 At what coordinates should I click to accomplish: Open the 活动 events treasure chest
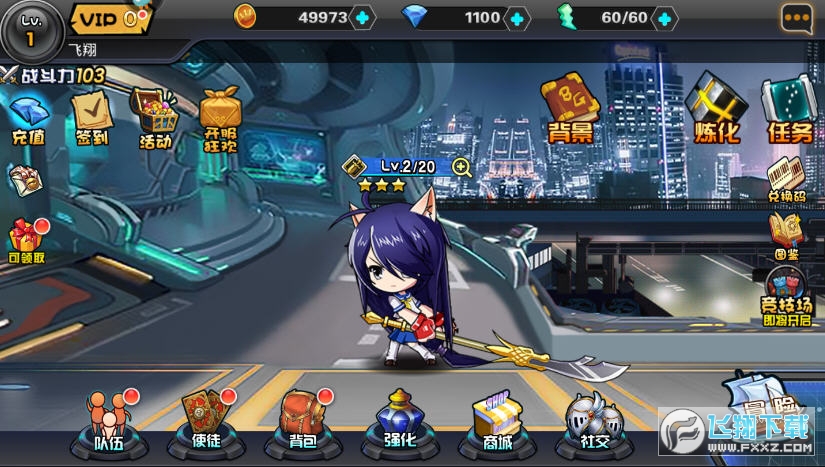tap(155, 118)
